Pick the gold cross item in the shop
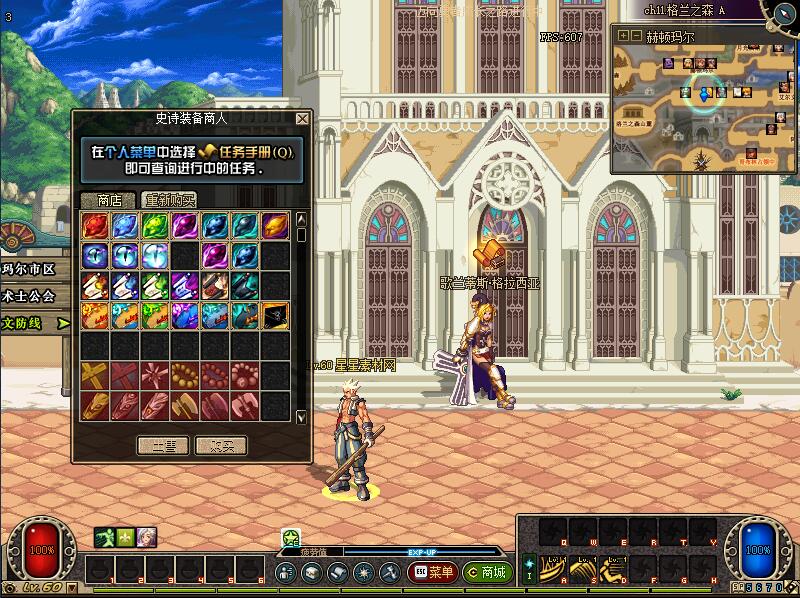Screen dimensions: 800x598 (95, 376)
